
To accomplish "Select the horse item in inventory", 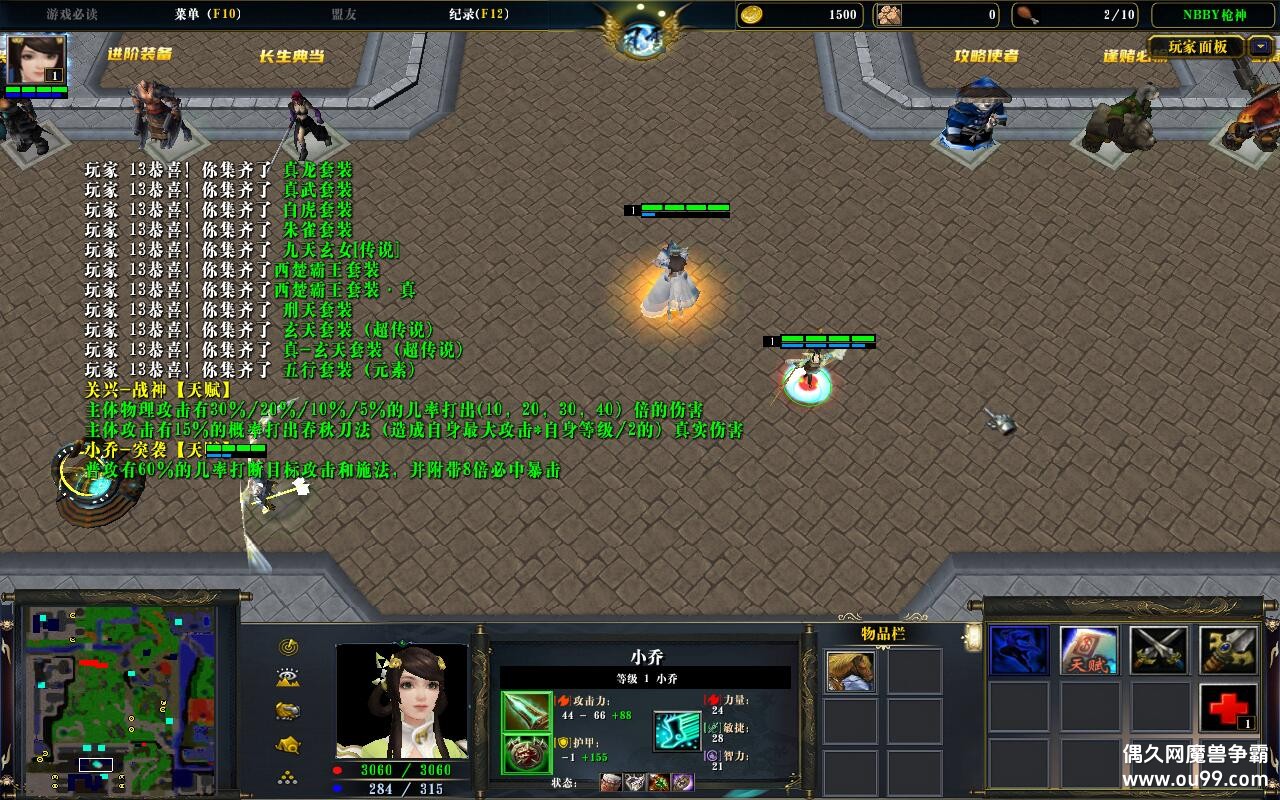I will [x=851, y=671].
